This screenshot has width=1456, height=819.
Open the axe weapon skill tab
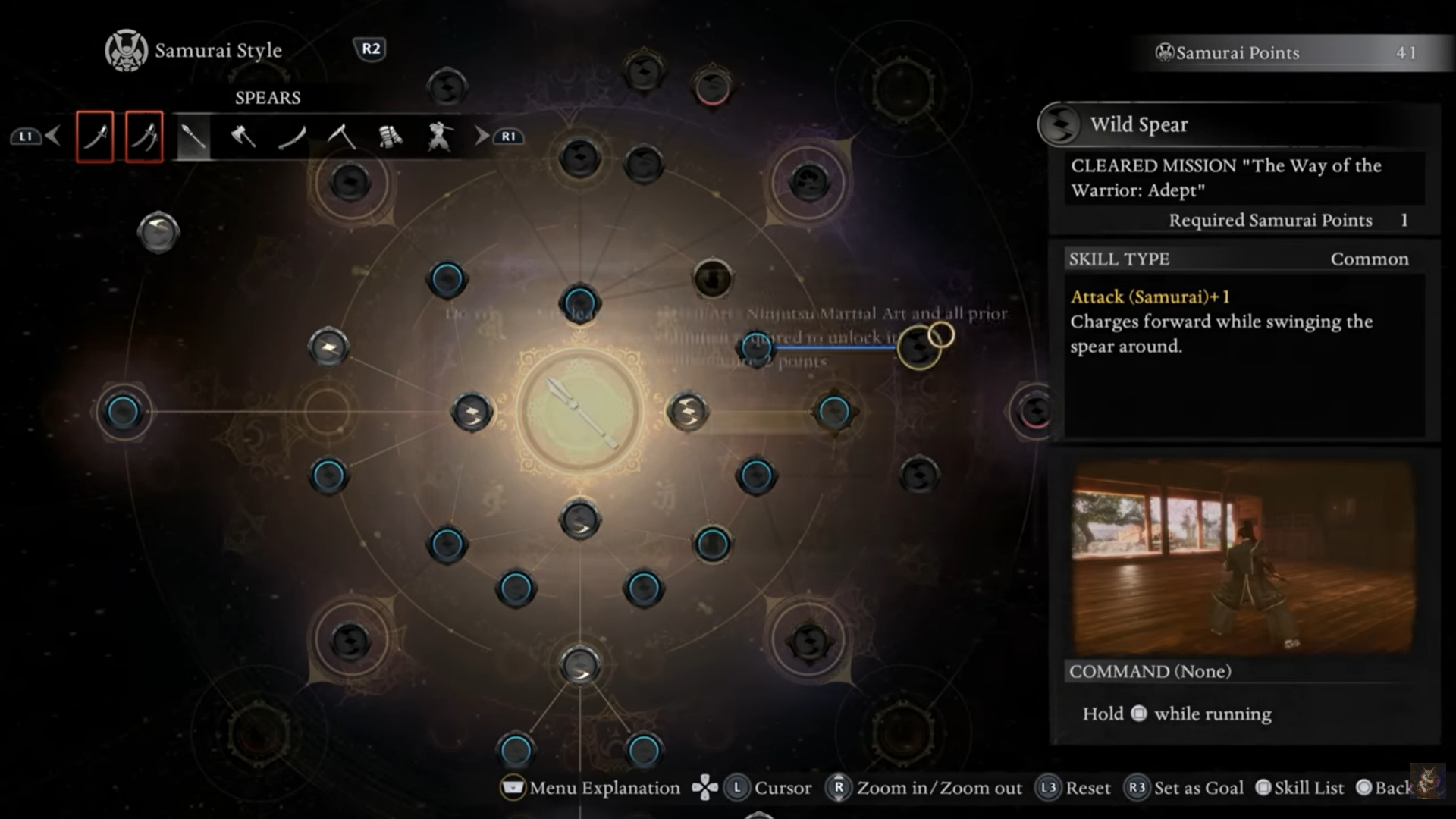(243, 136)
